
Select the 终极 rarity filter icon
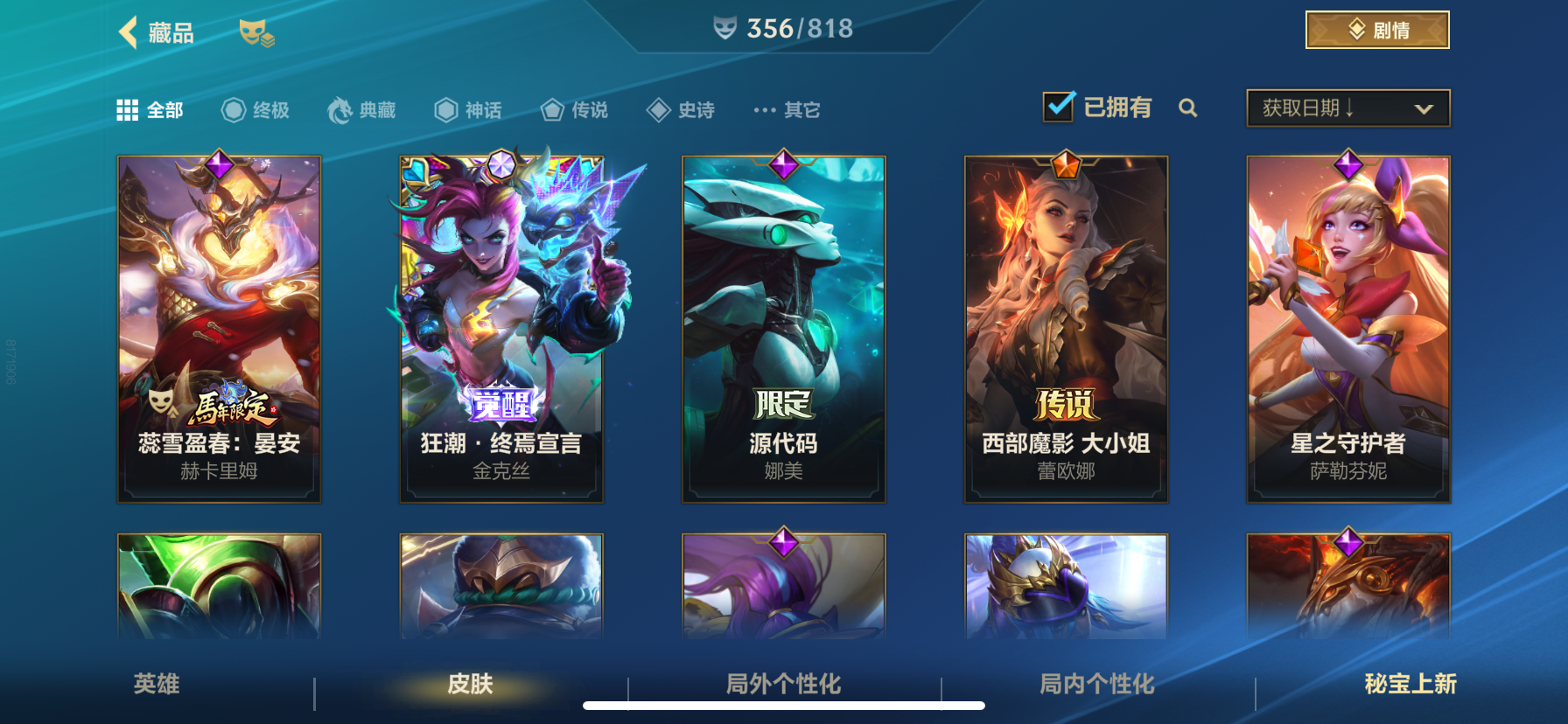pyautogui.click(x=232, y=109)
